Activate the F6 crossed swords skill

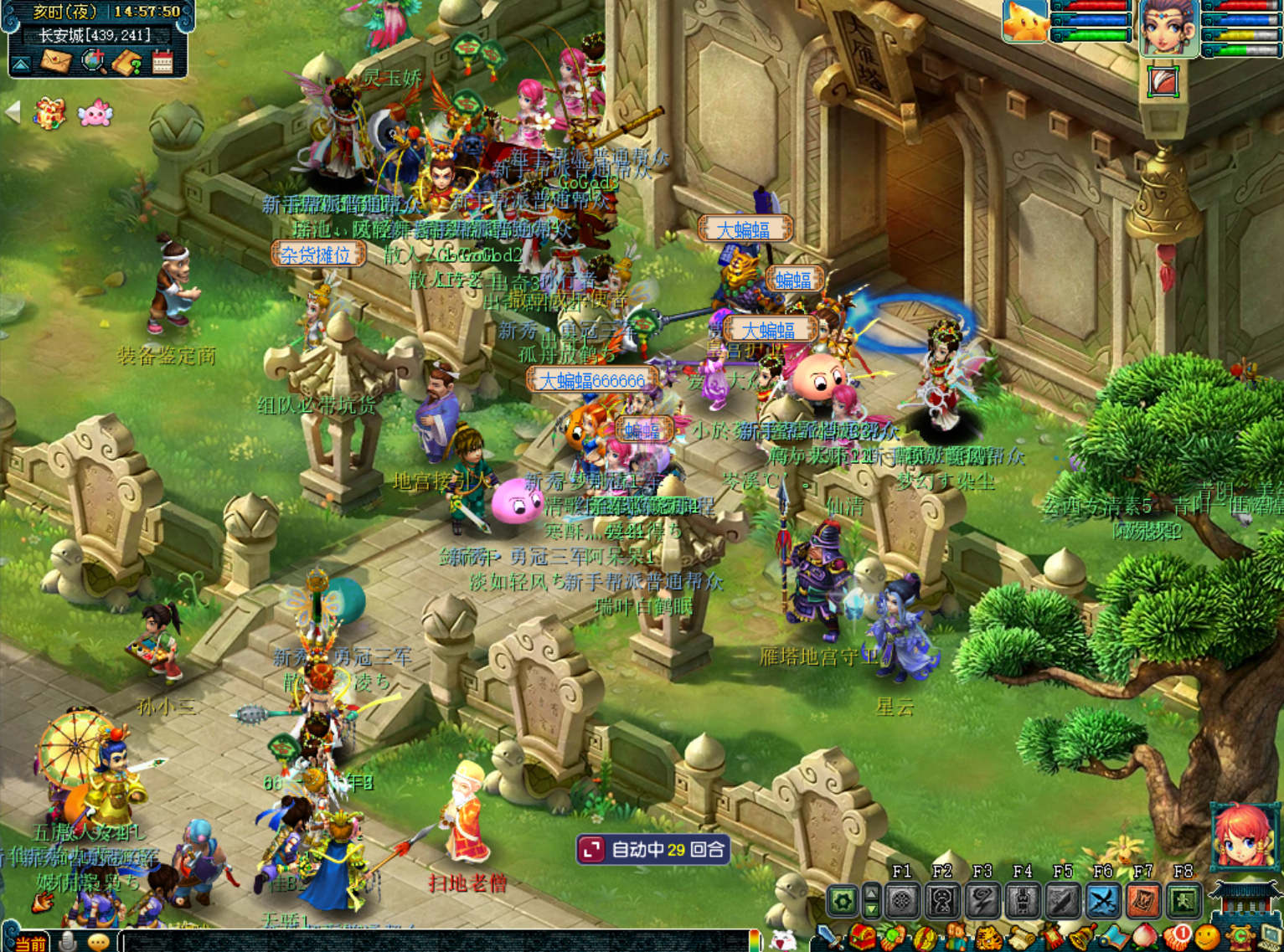click(x=1103, y=902)
